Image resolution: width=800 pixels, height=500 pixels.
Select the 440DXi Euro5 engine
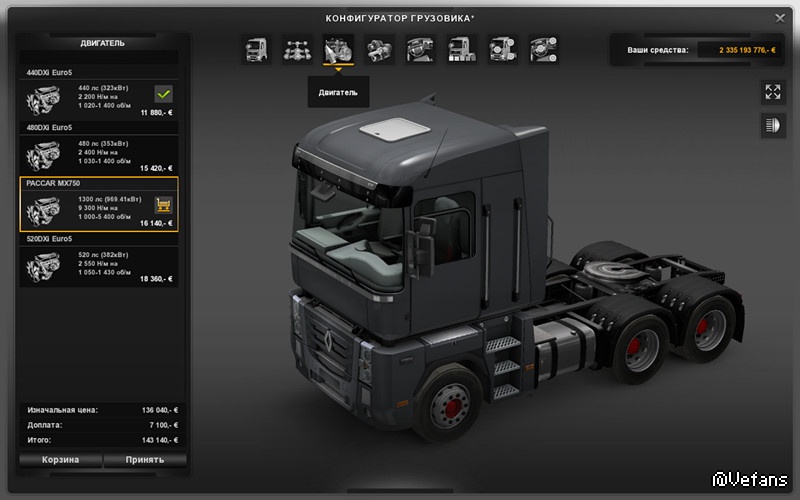(x=99, y=98)
